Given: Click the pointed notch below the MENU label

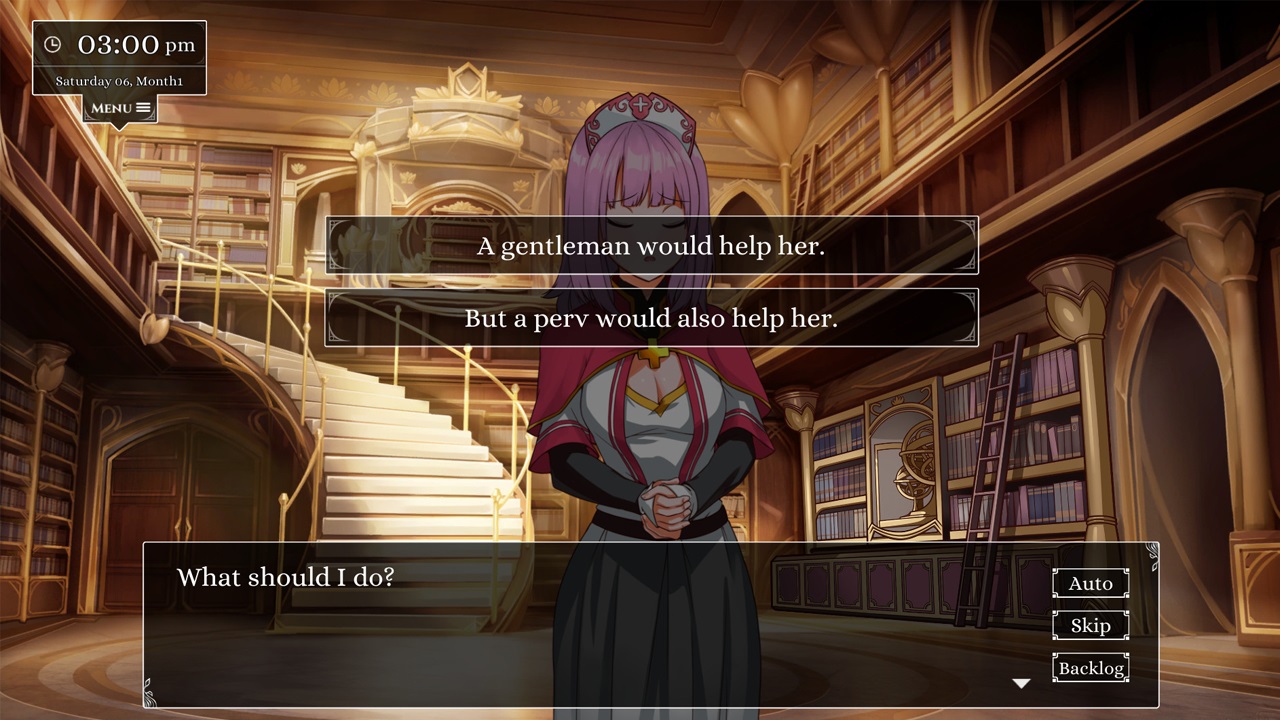Looking at the screenshot, I should pyautogui.click(x=120, y=126).
